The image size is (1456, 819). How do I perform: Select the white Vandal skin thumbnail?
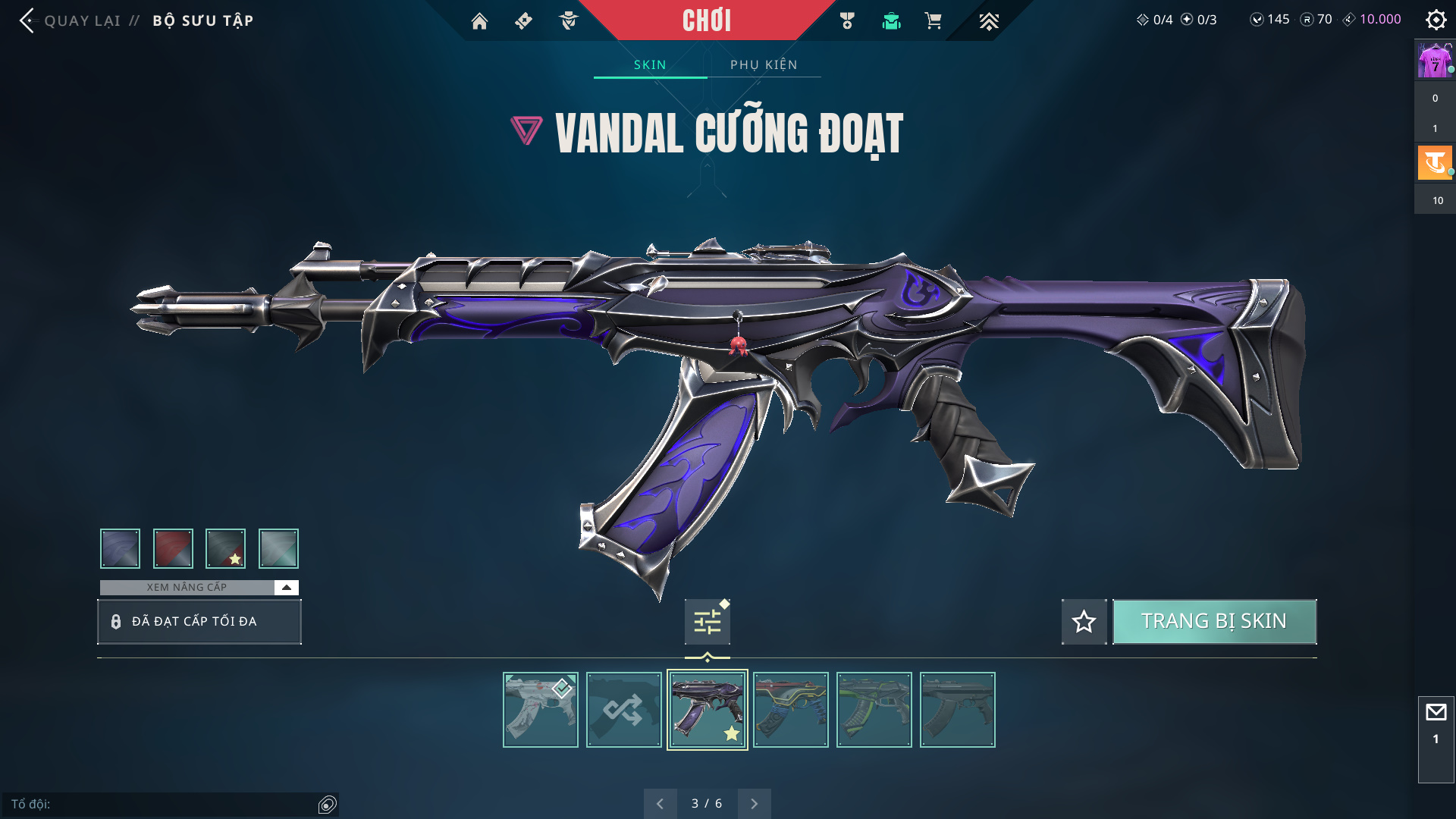(541, 710)
